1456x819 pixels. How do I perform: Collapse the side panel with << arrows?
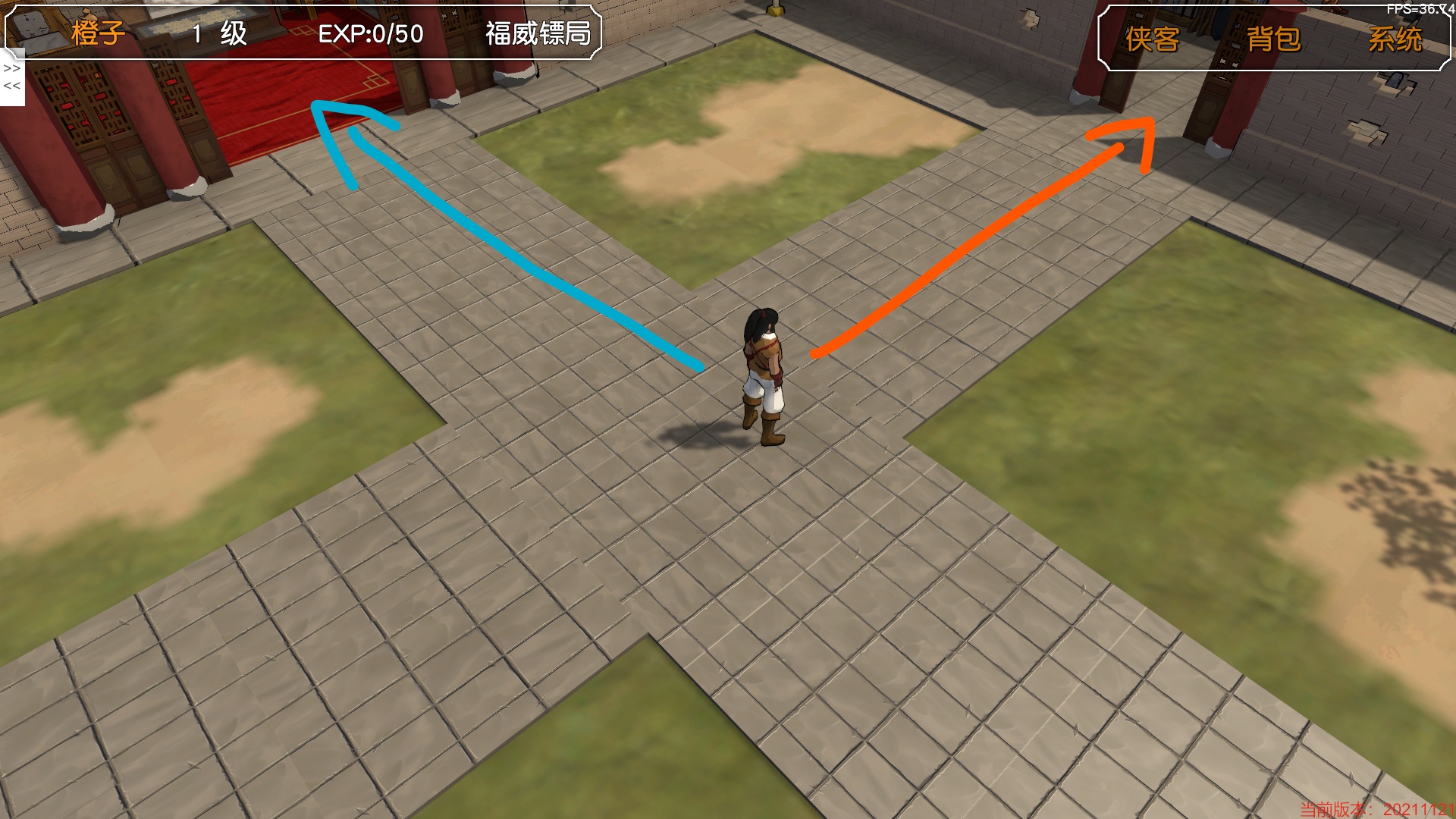tap(12, 86)
